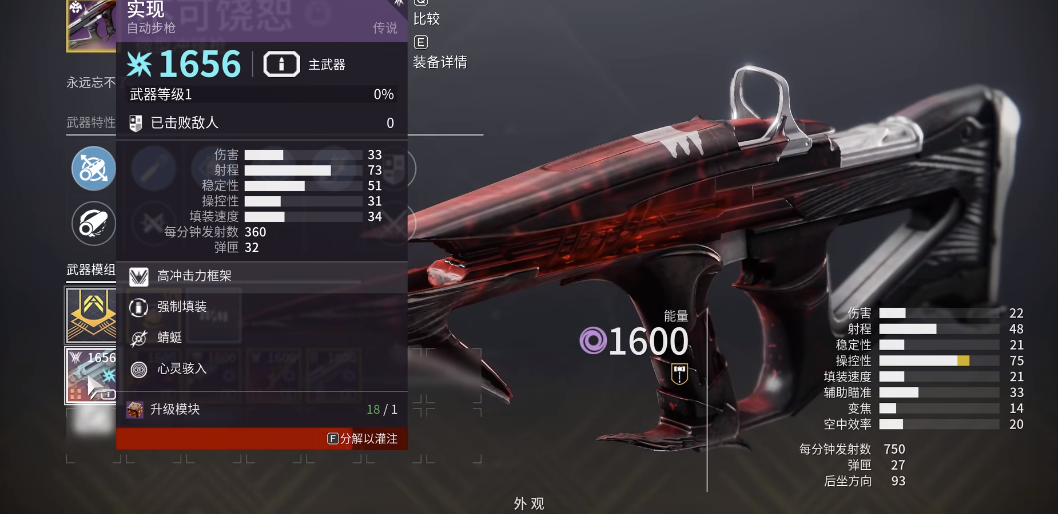Choose the 1656 auto rifle infusion slot
The width and height of the screenshot is (1058, 514).
tap(91, 374)
